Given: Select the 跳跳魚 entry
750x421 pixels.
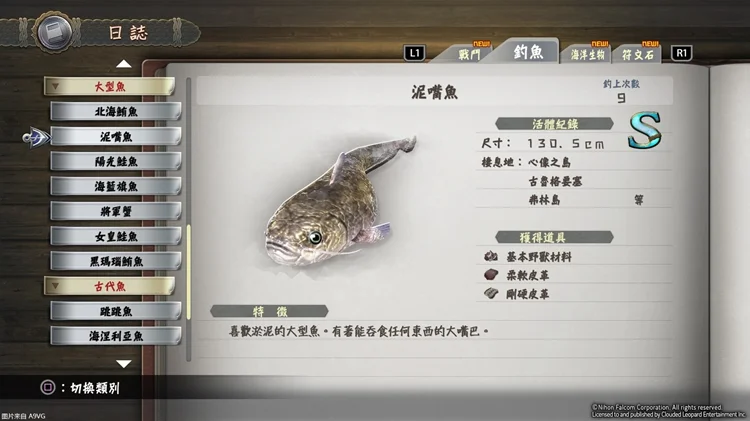Looking at the screenshot, I should pyautogui.click(x=116, y=311).
